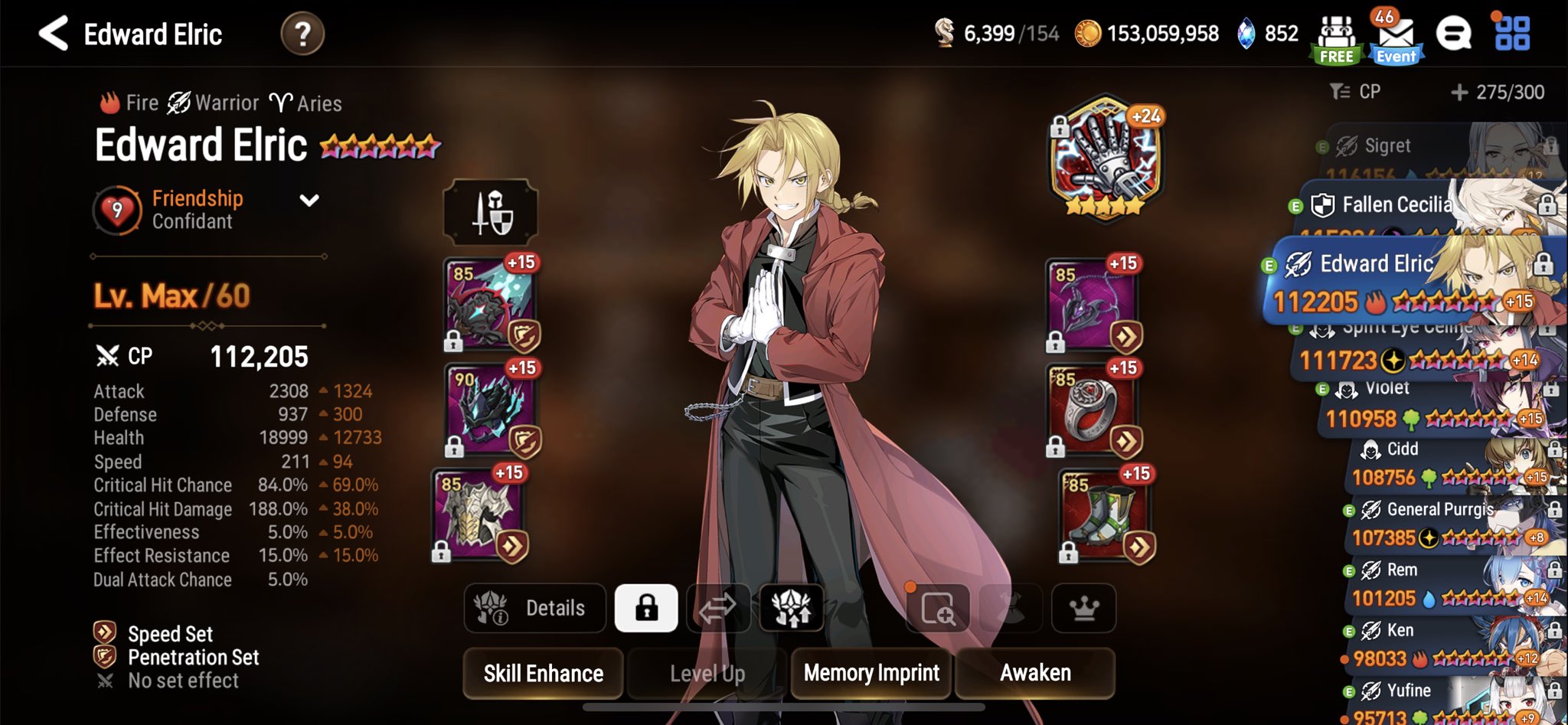Image resolution: width=1568 pixels, height=725 pixels.
Task: Select the gear swap arrows icon
Action: (718, 608)
